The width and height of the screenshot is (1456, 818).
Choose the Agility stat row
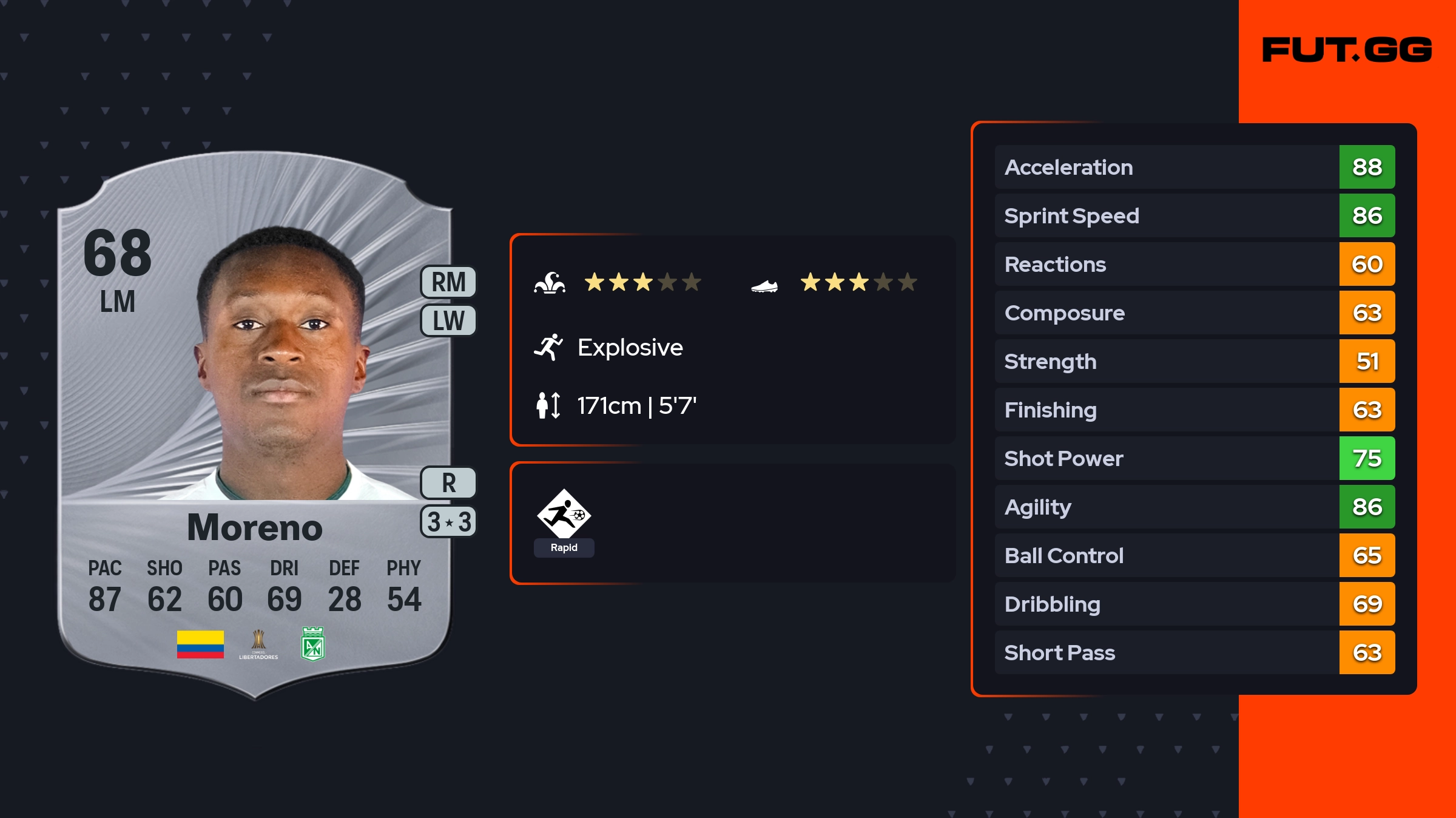pyautogui.click(x=1194, y=507)
